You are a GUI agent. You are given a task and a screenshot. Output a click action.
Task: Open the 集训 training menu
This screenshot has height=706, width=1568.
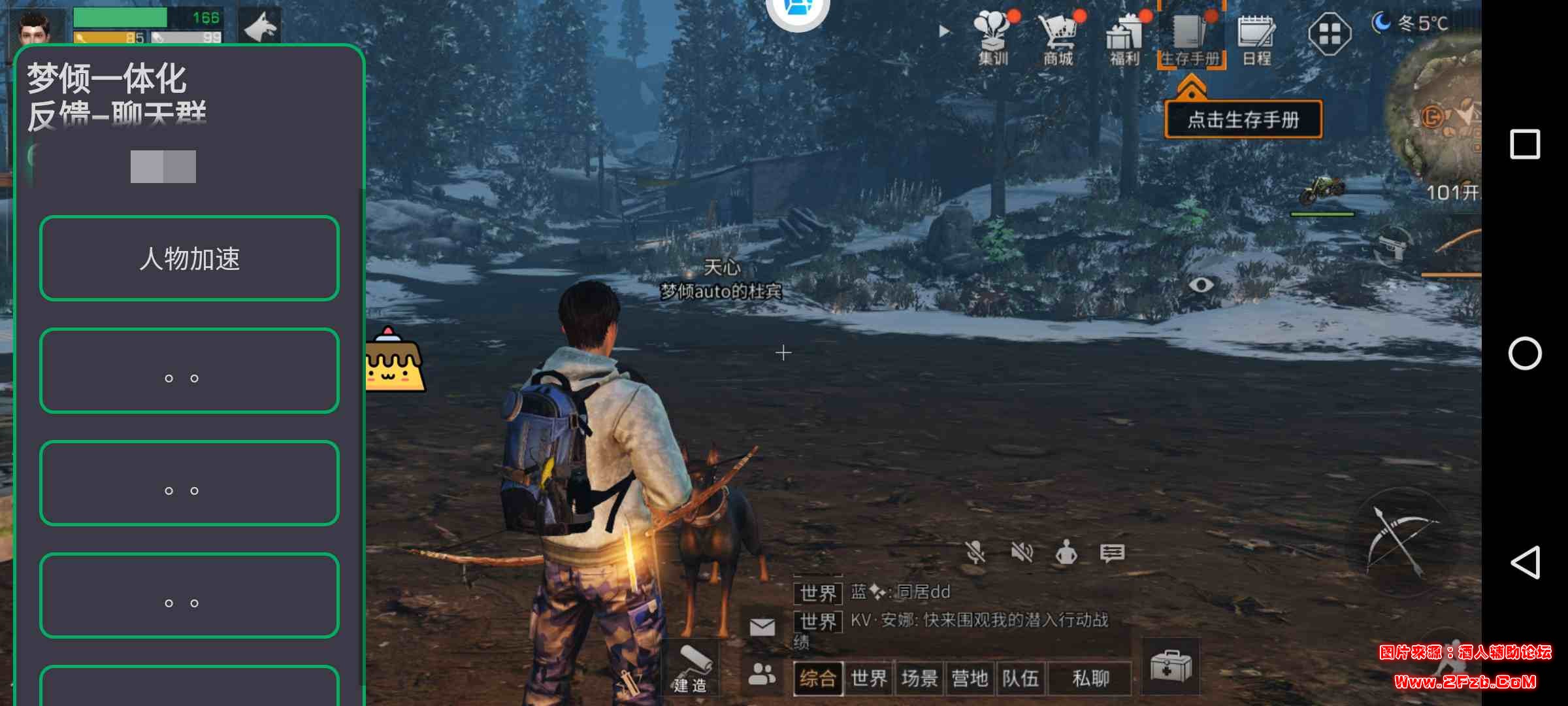coord(993,37)
